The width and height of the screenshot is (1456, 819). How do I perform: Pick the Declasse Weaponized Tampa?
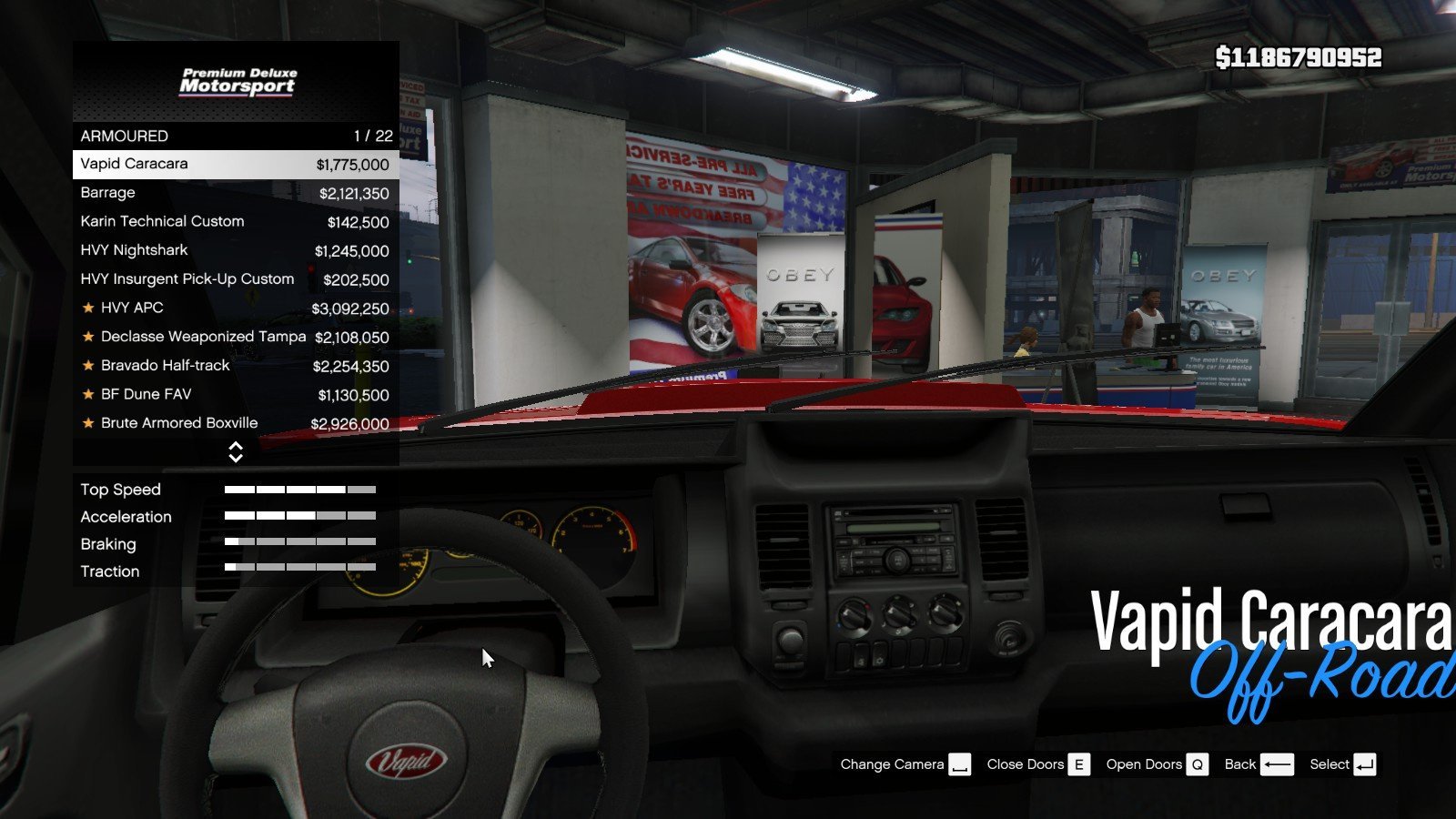pos(235,337)
